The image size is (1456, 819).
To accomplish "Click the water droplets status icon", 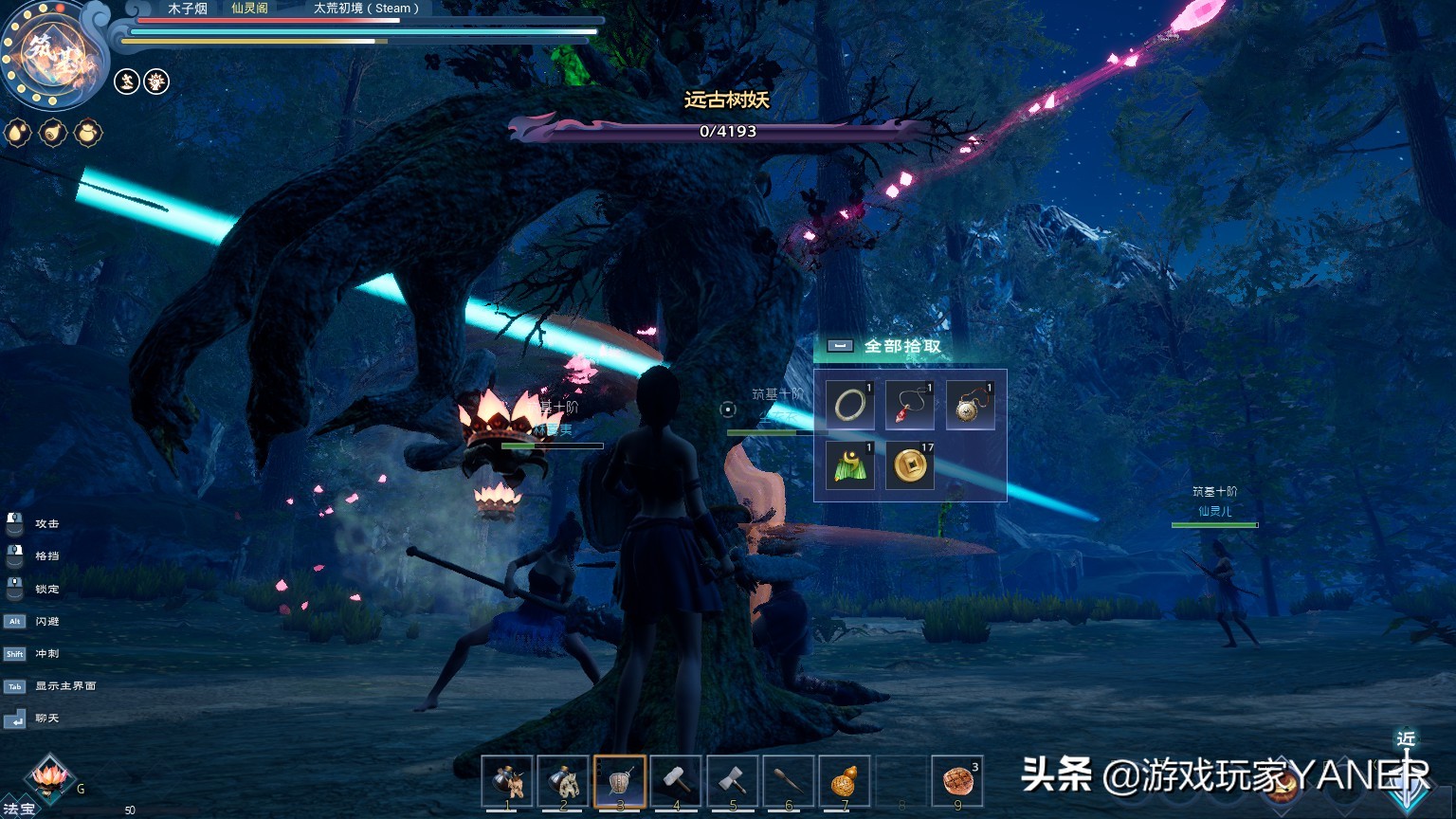I will 18,133.
